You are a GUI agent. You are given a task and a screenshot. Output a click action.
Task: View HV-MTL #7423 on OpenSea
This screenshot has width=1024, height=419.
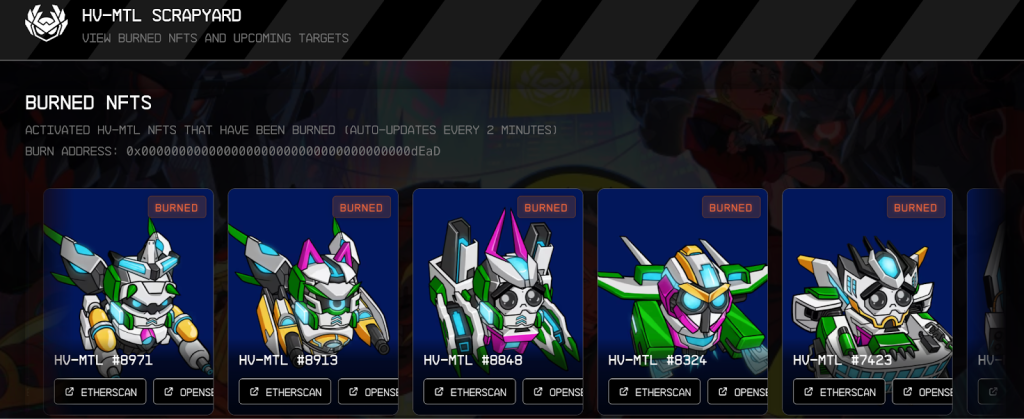tap(922, 392)
